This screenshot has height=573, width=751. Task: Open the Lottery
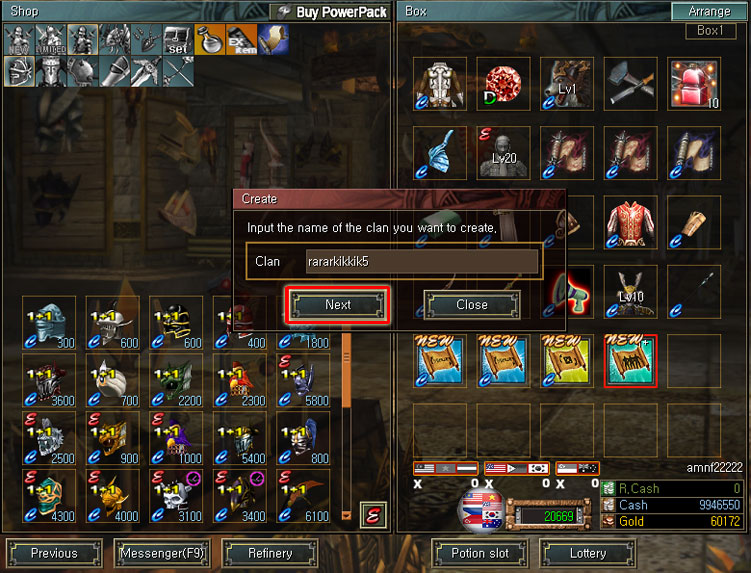588,553
